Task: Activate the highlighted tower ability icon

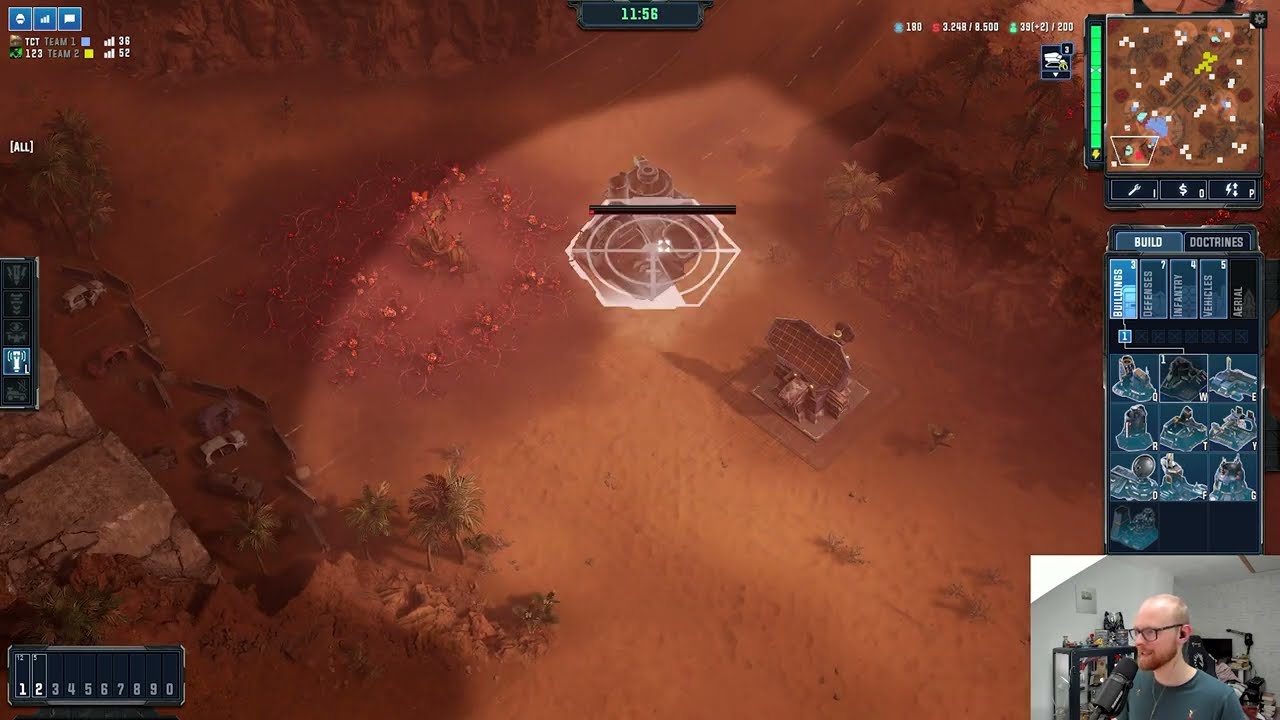Action: pyautogui.click(x=17, y=361)
